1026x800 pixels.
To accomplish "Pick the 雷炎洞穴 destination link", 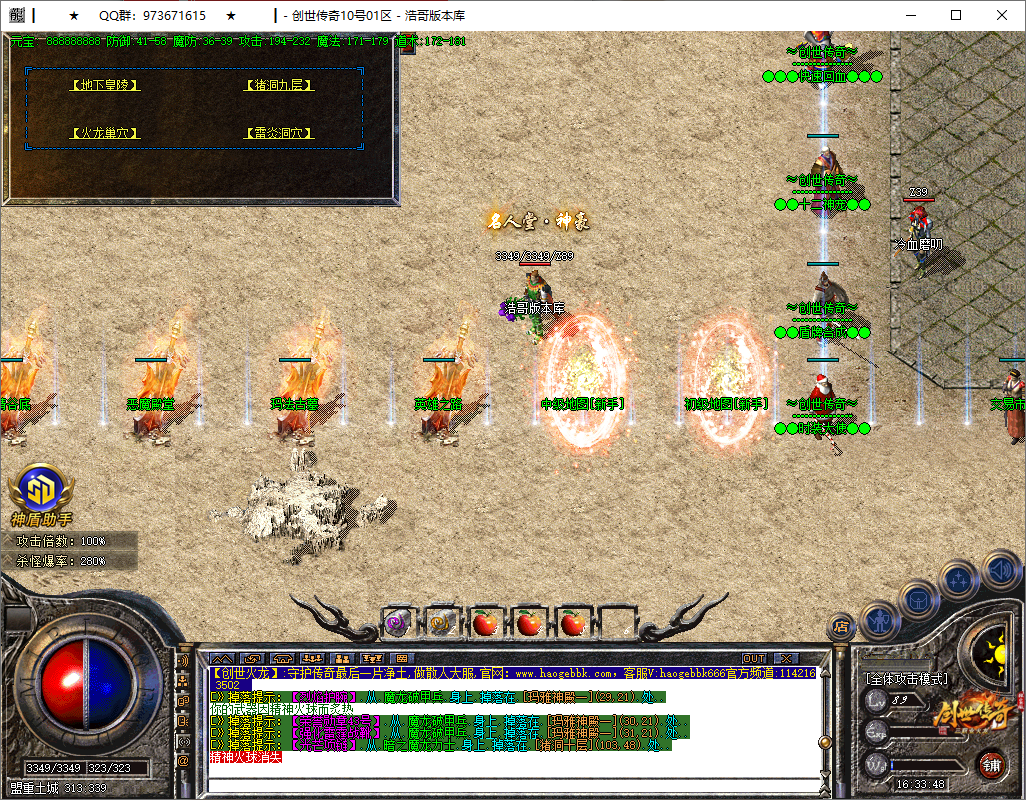I will pos(279,133).
